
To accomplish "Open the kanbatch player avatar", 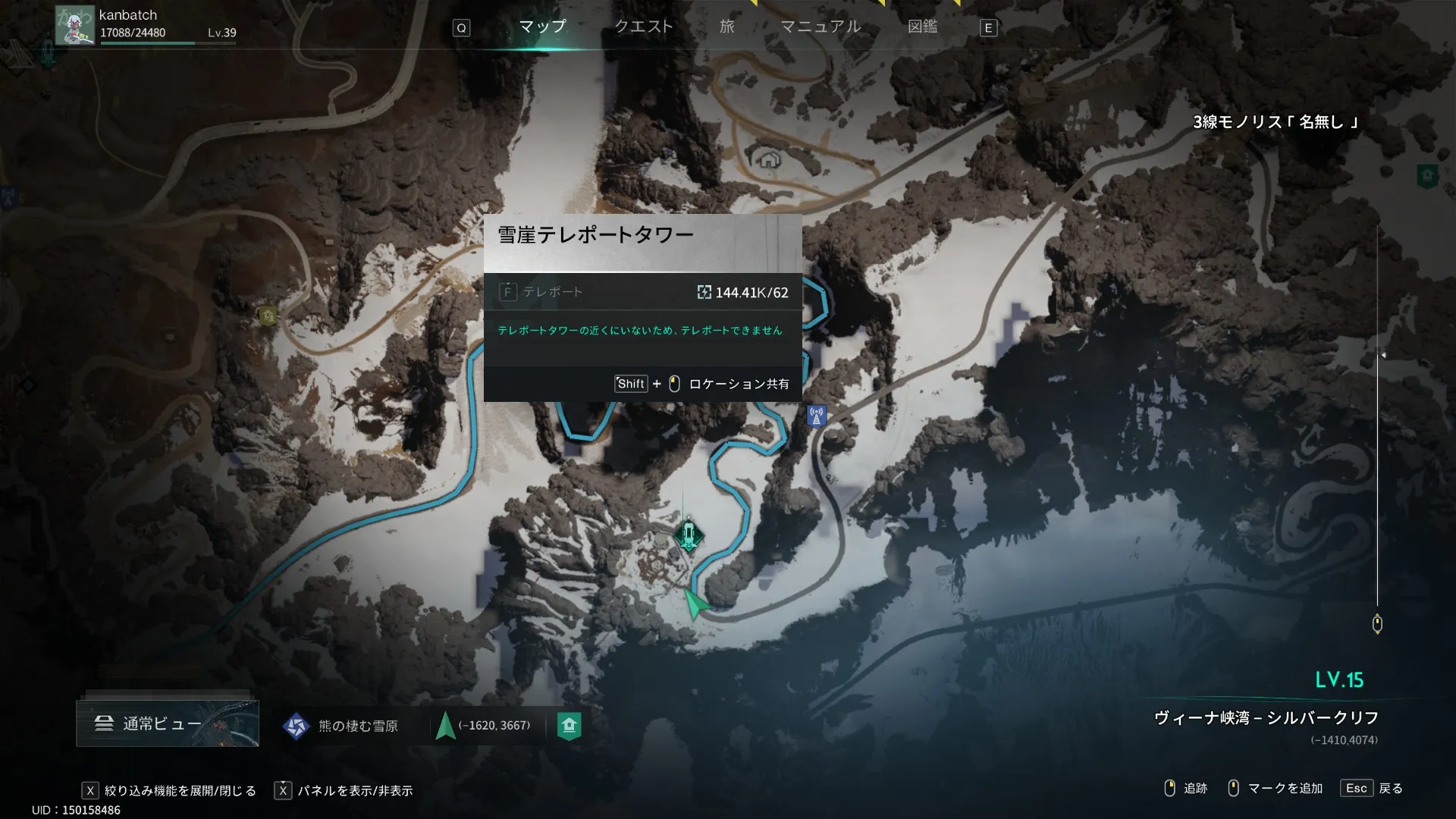I will tap(74, 27).
